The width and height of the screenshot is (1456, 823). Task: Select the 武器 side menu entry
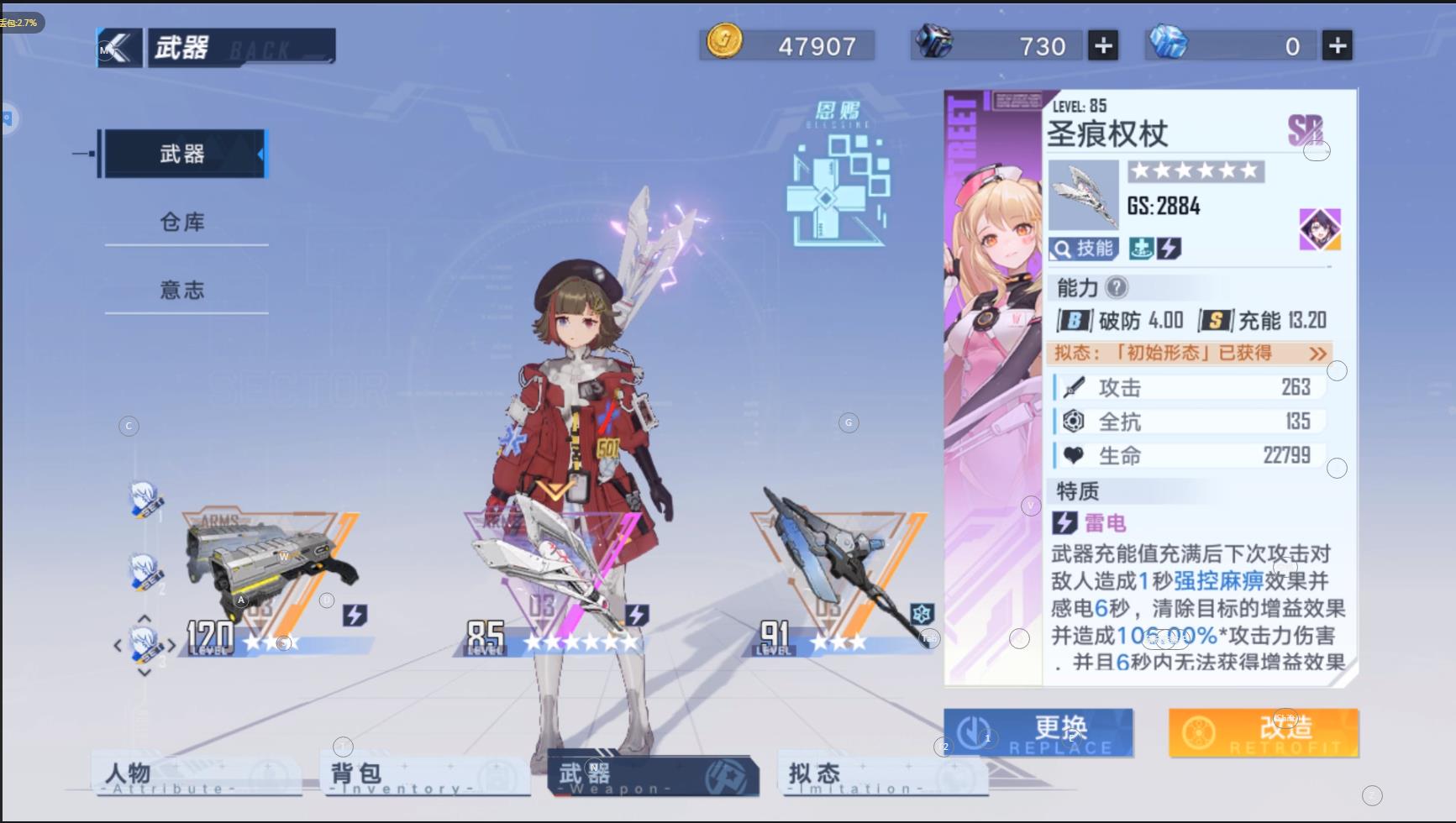tap(182, 154)
